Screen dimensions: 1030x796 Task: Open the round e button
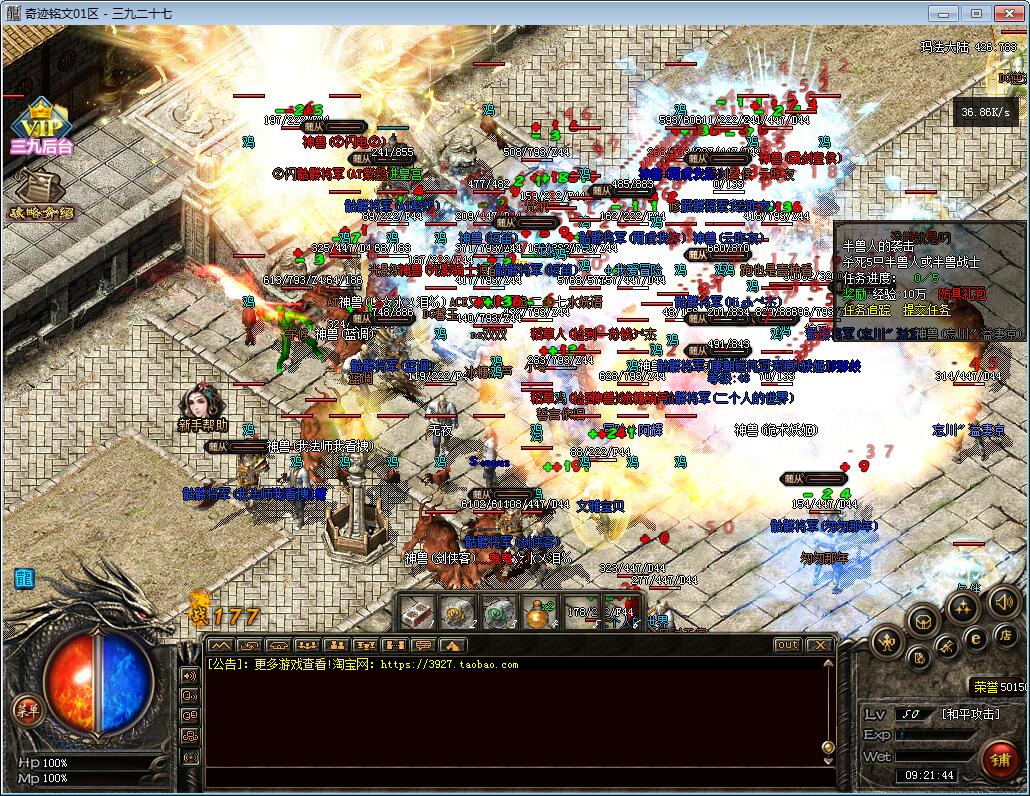pyautogui.click(x=975, y=638)
